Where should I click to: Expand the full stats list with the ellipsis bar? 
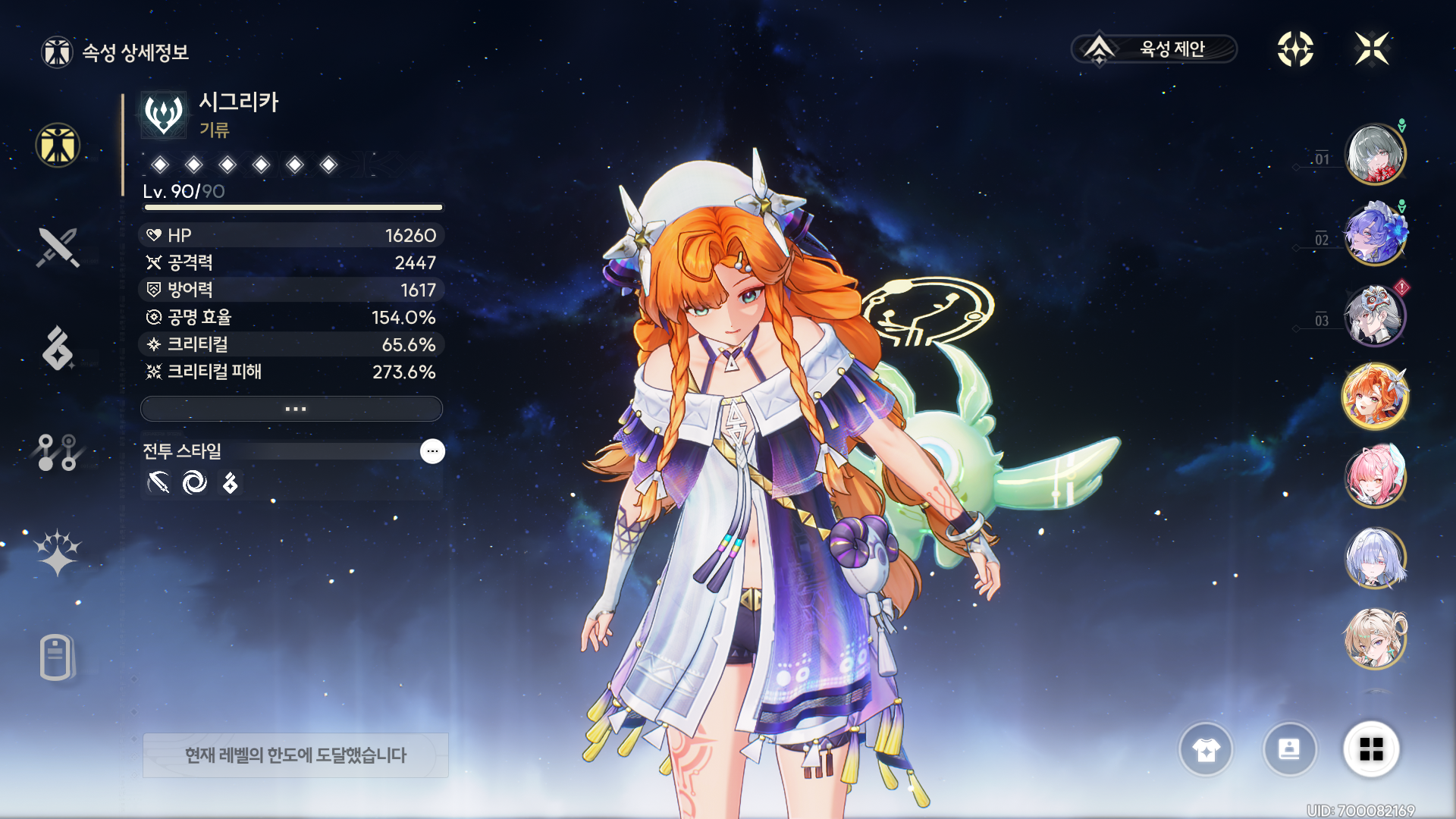click(292, 409)
